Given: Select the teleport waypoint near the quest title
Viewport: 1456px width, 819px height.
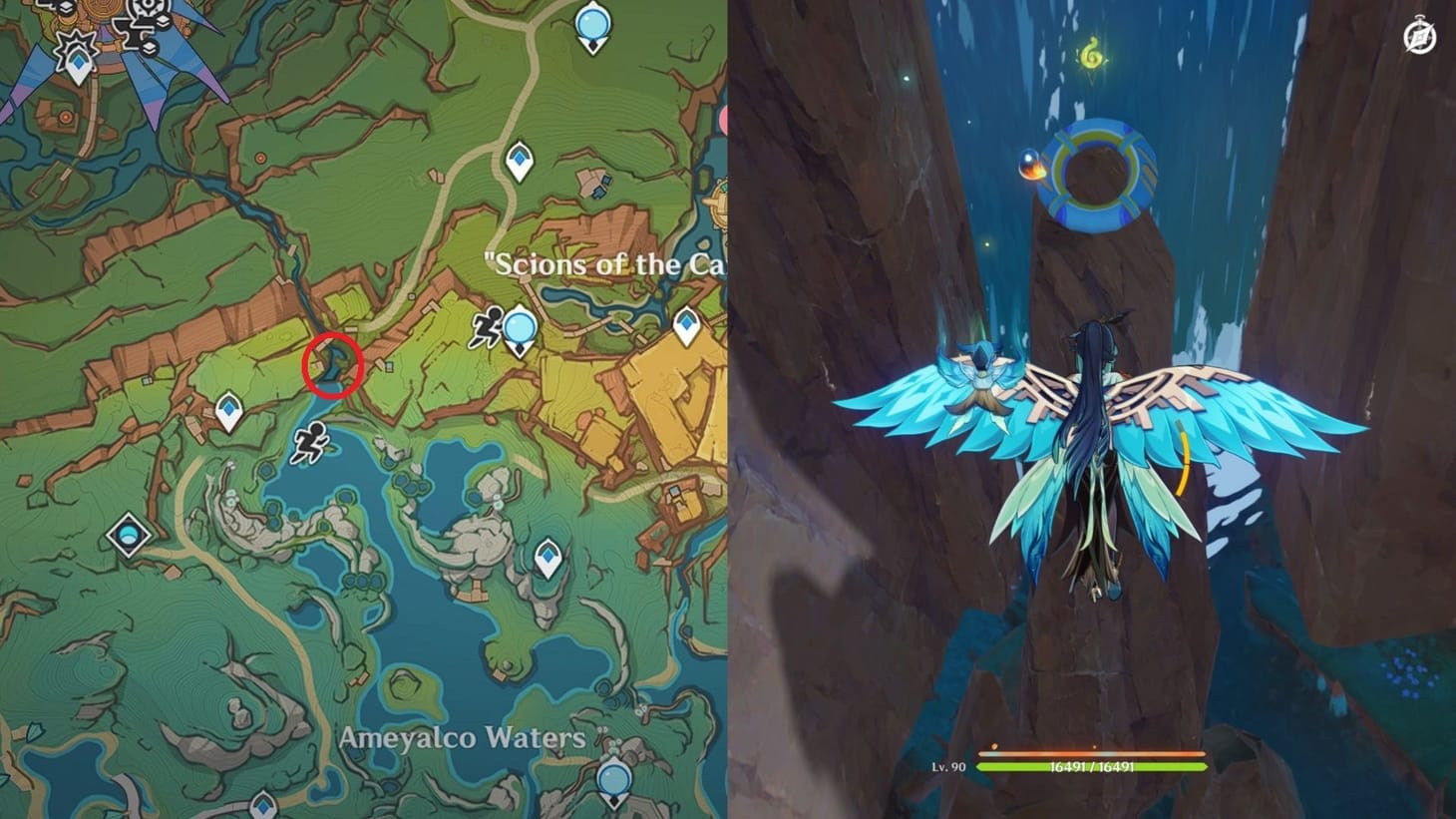Looking at the screenshot, I should (518, 159).
